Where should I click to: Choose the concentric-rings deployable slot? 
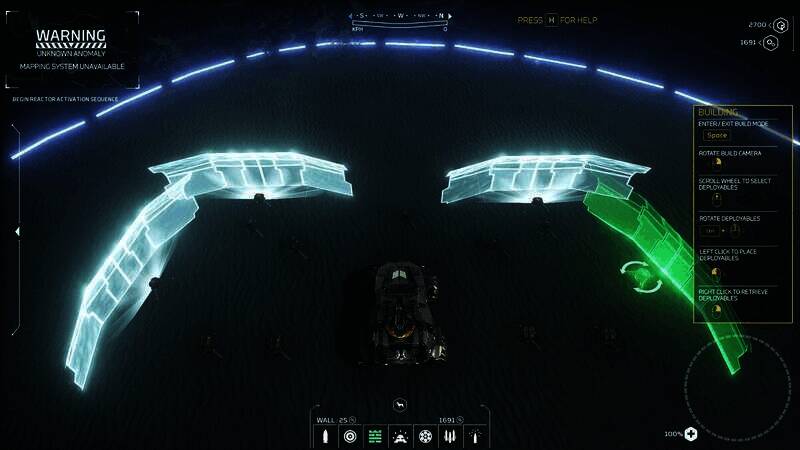(350, 436)
